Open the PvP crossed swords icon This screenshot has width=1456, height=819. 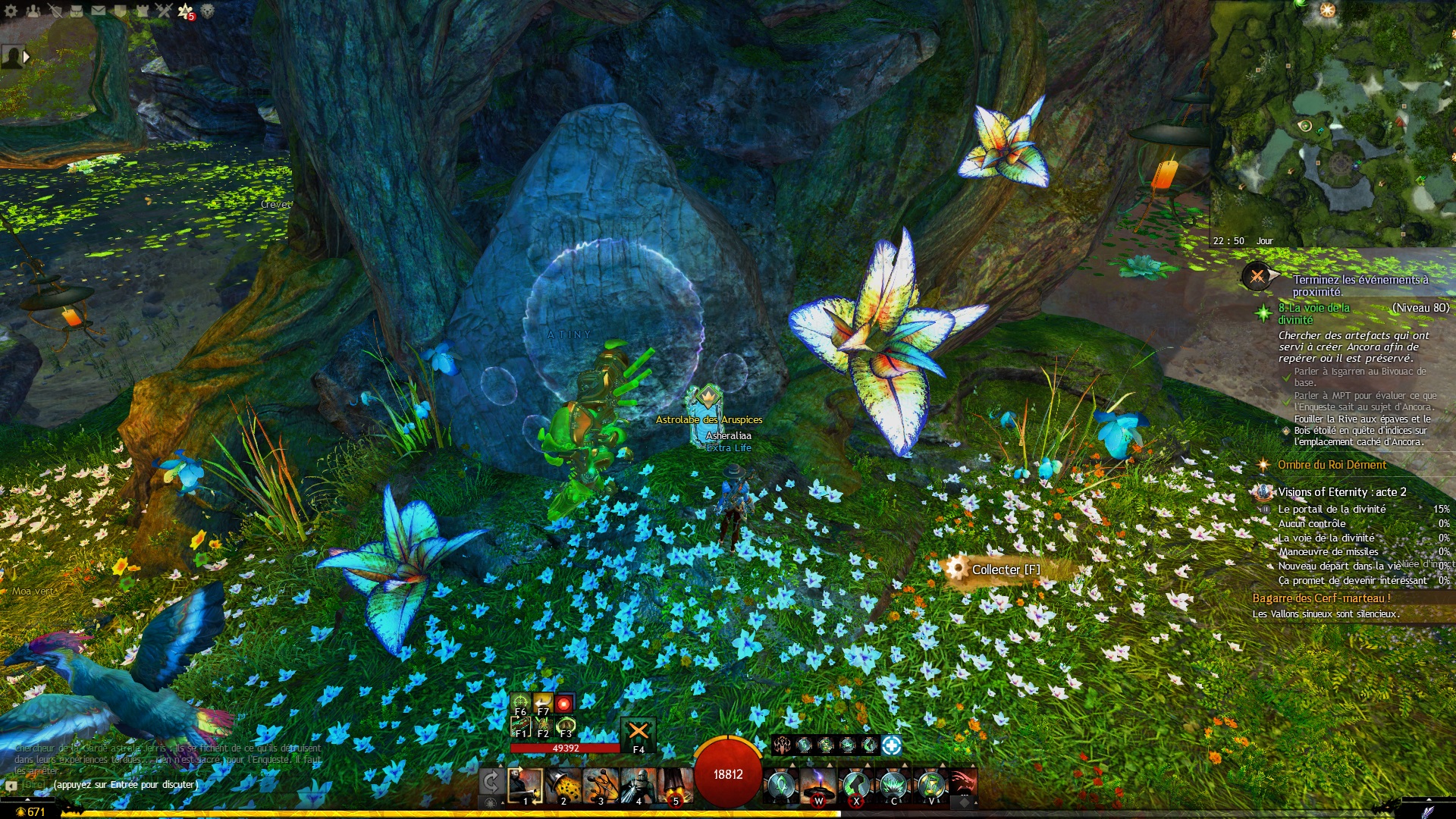tap(165, 11)
